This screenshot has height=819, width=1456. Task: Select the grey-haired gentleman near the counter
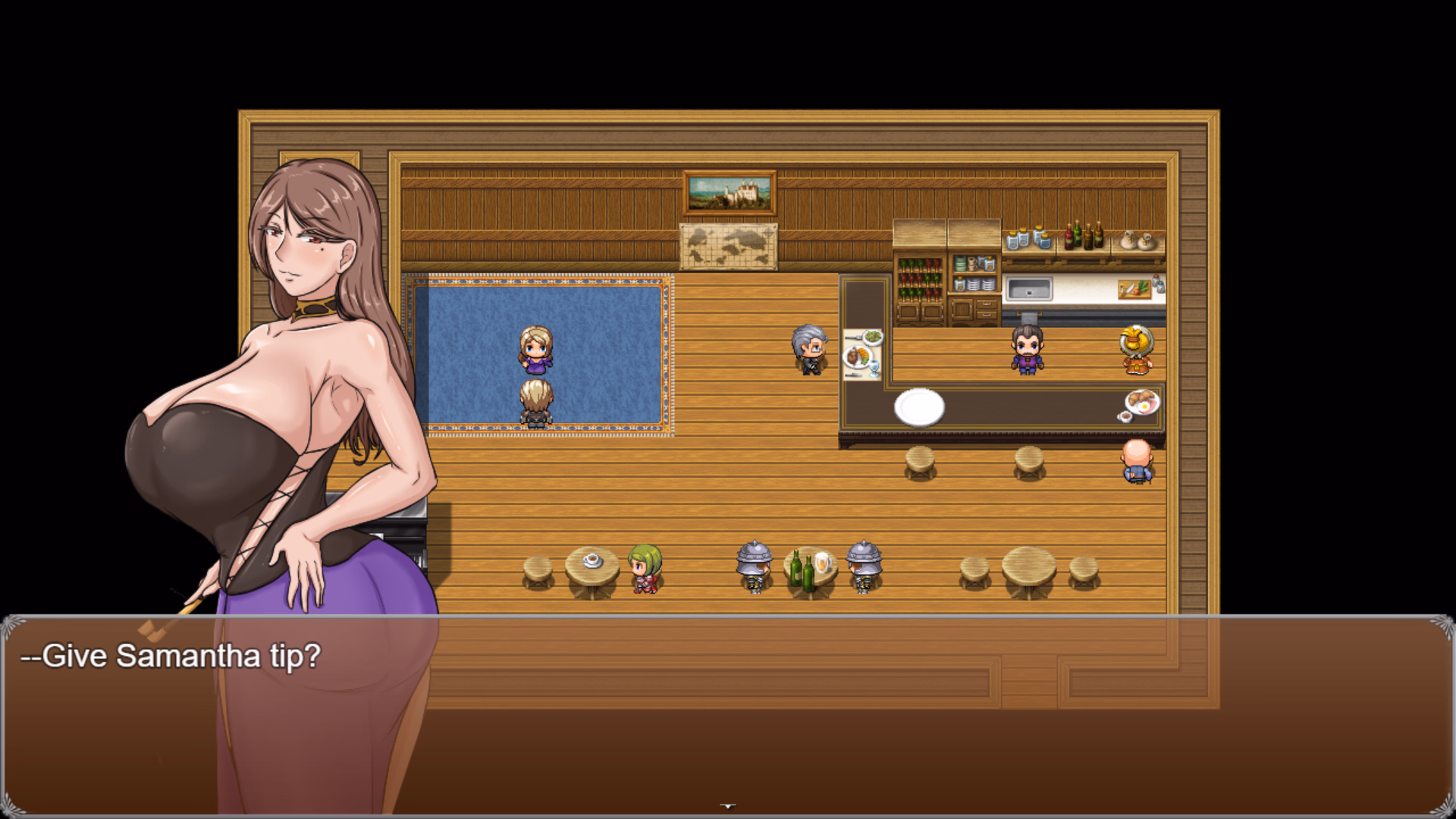point(808,349)
